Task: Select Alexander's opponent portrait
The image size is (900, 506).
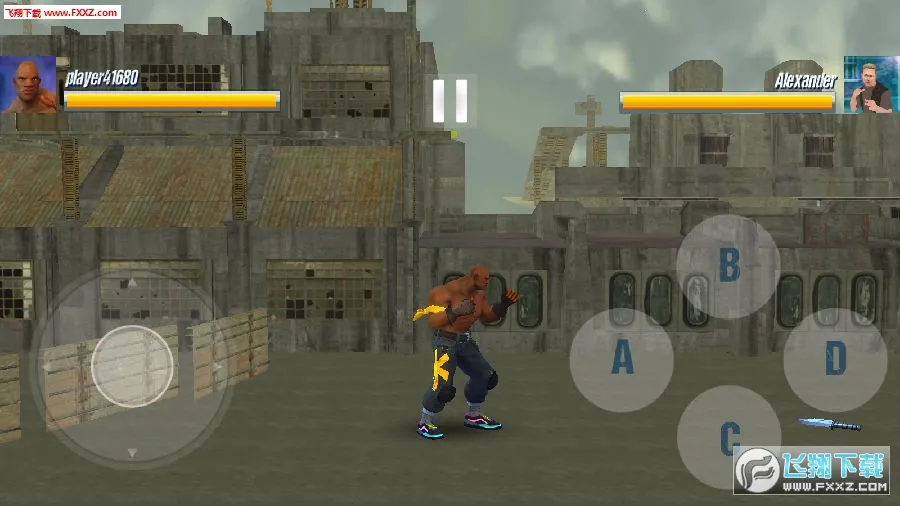Action: (870, 84)
